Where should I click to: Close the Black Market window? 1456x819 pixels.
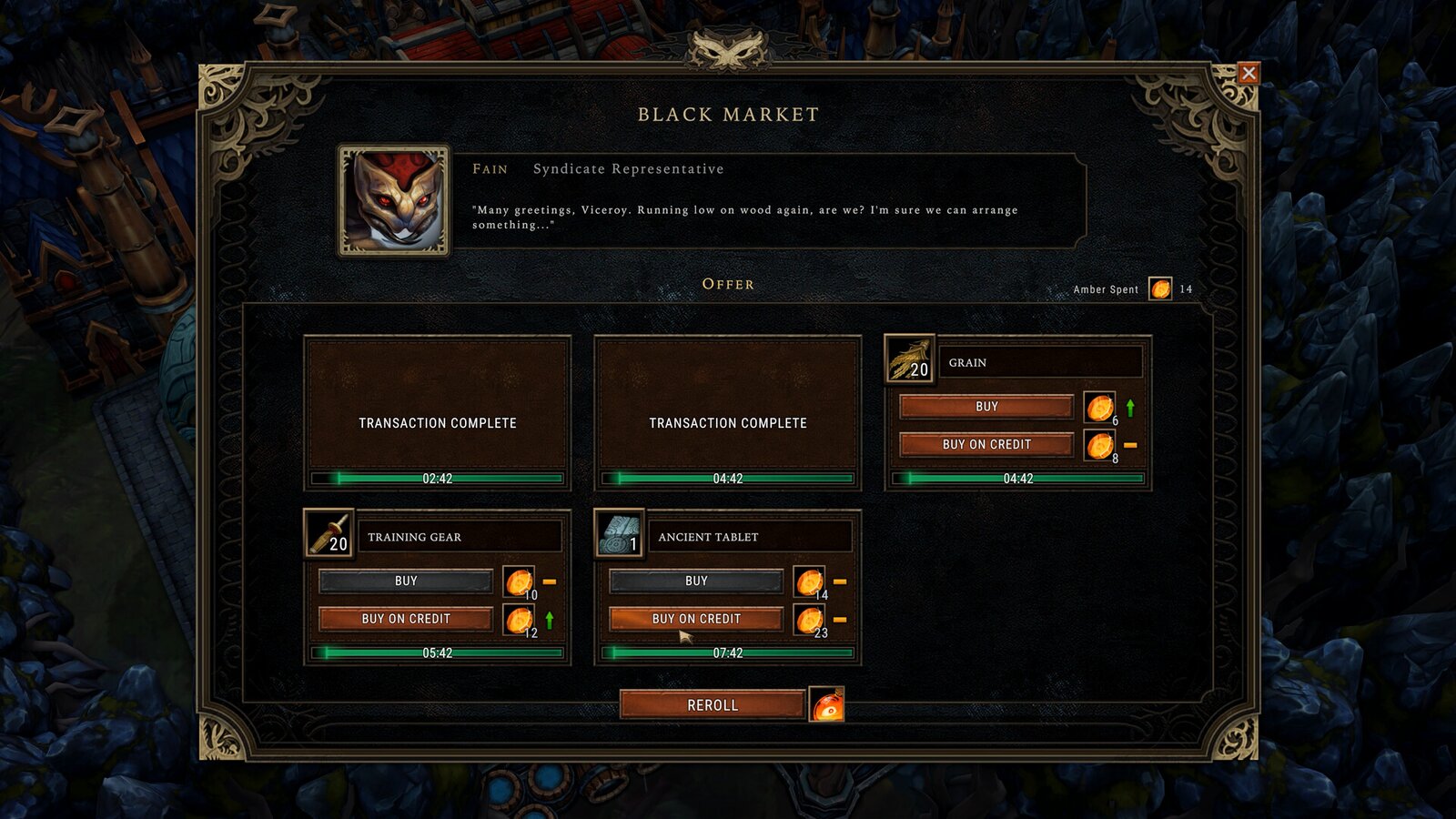point(1249,74)
